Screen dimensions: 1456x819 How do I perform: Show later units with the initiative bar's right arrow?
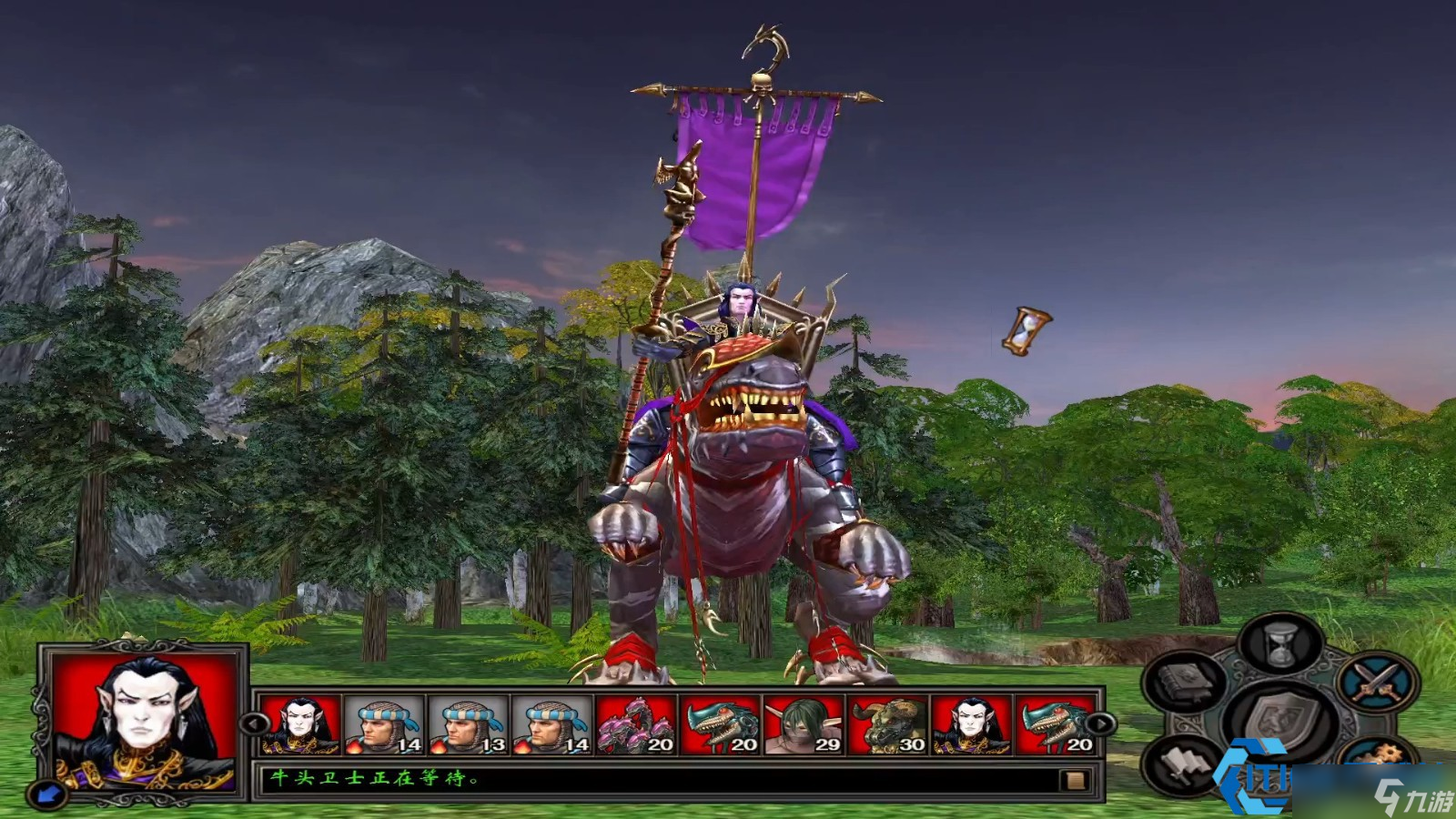click(x=1101, y=723)
